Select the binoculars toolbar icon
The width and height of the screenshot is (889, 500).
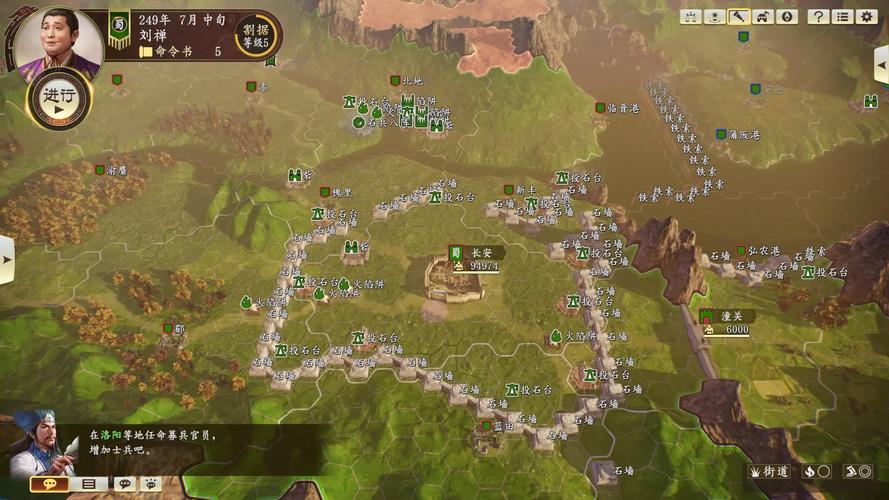click(690, 17)
